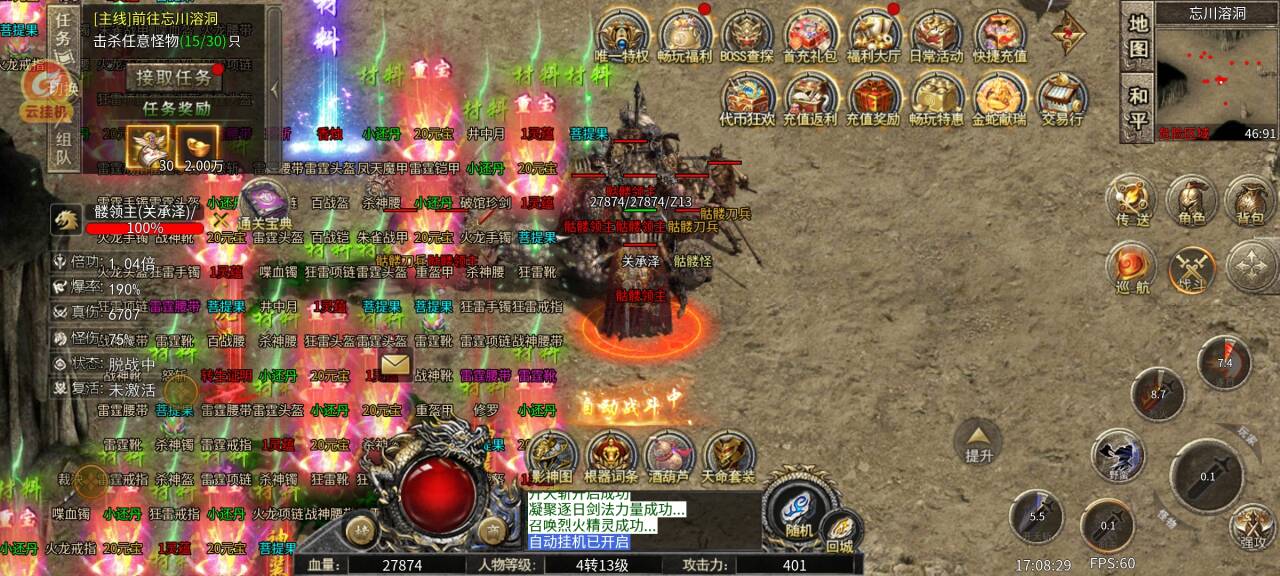Image resolution: width=1280 pixels, height=576 pixels.
Task: Open the 交易行 trading house
Action: [x=1062, y=98]
